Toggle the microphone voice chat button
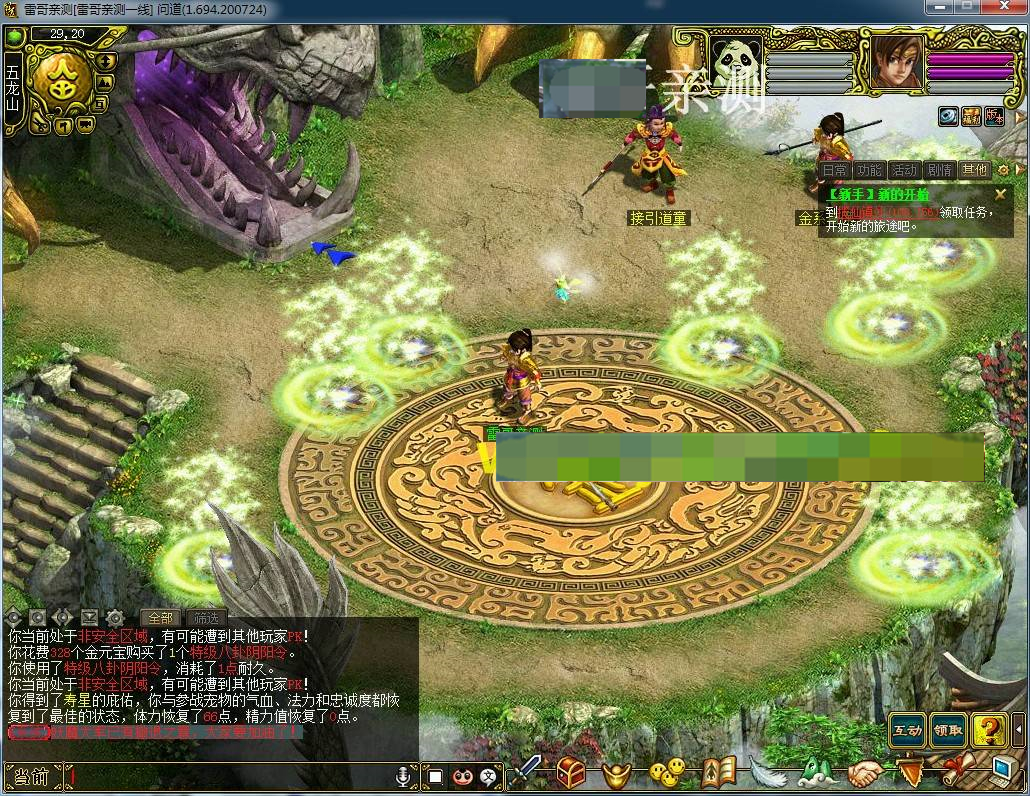The height and width of the screenshot is (796, 1030). (x=404, y=776)
